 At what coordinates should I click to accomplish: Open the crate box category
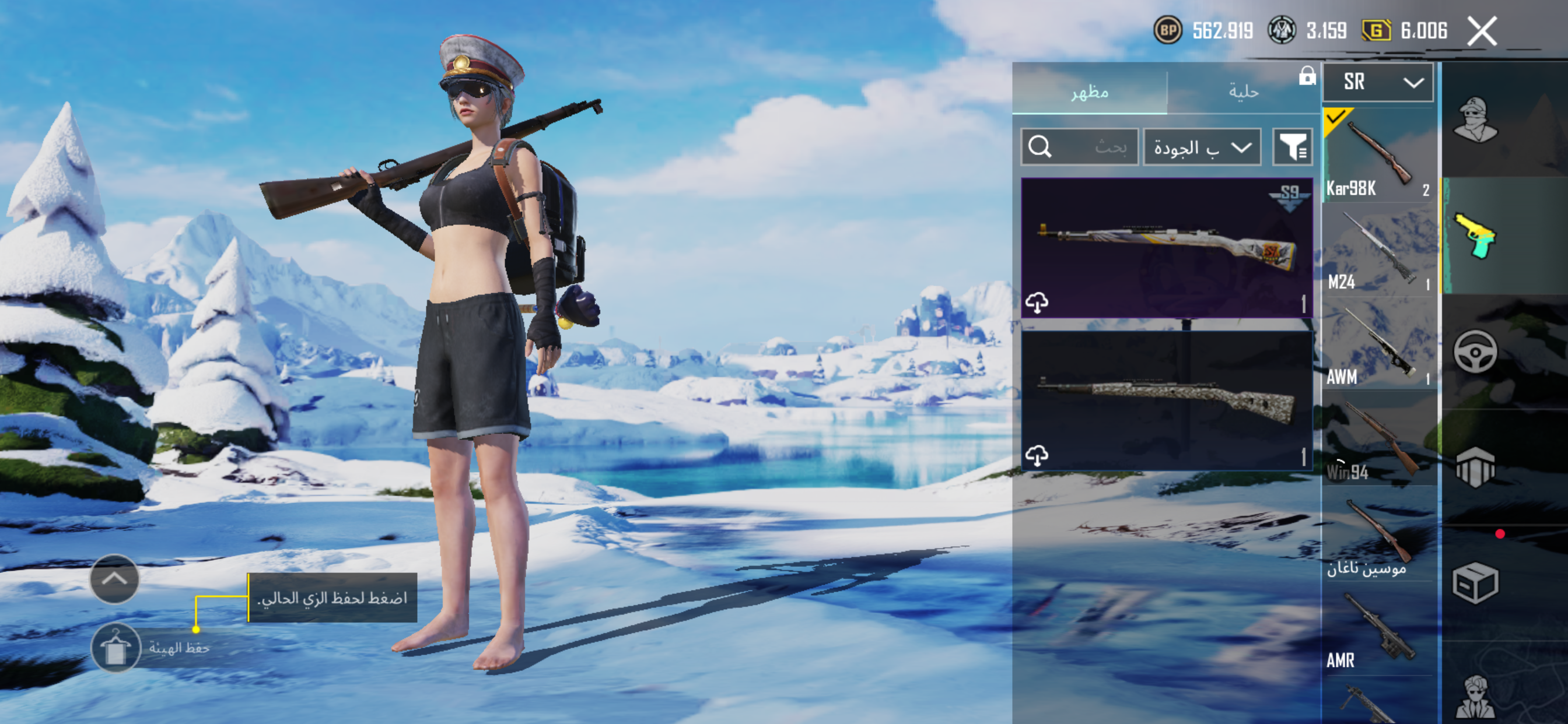click(x=1475, y=582)
